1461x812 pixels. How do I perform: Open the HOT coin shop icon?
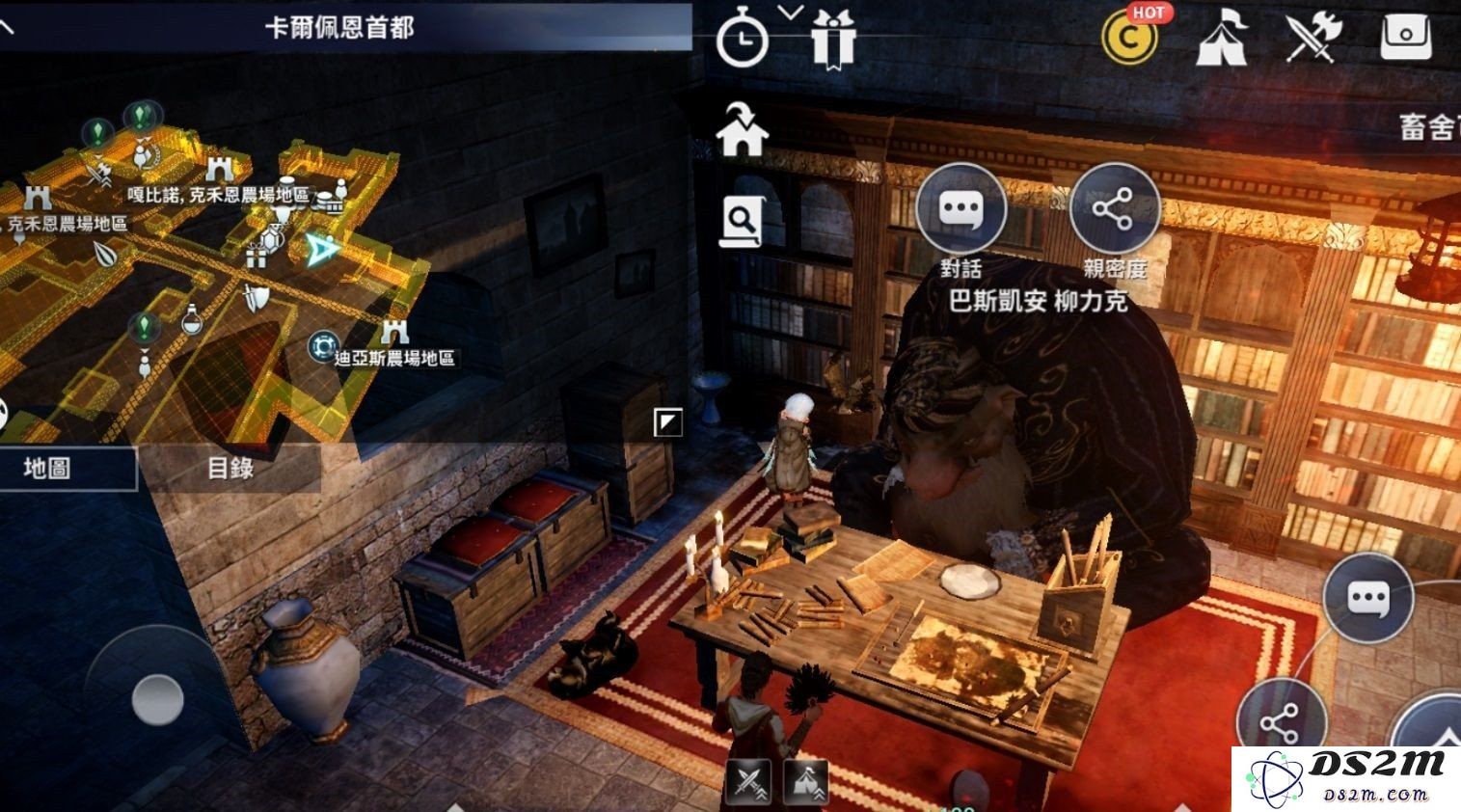(1130, 37)
